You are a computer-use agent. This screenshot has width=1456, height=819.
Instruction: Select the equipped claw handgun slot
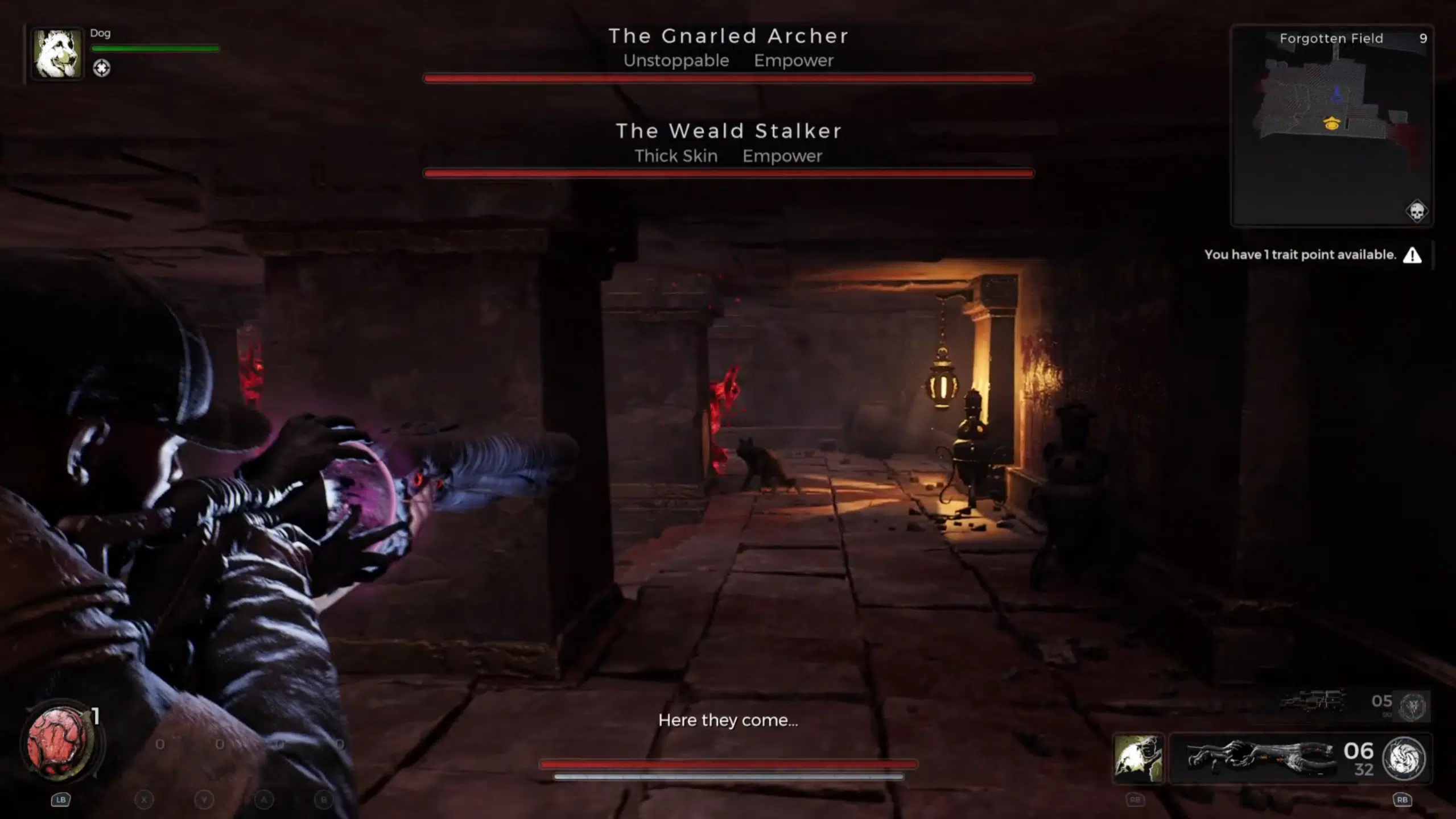coord(1260,758)
